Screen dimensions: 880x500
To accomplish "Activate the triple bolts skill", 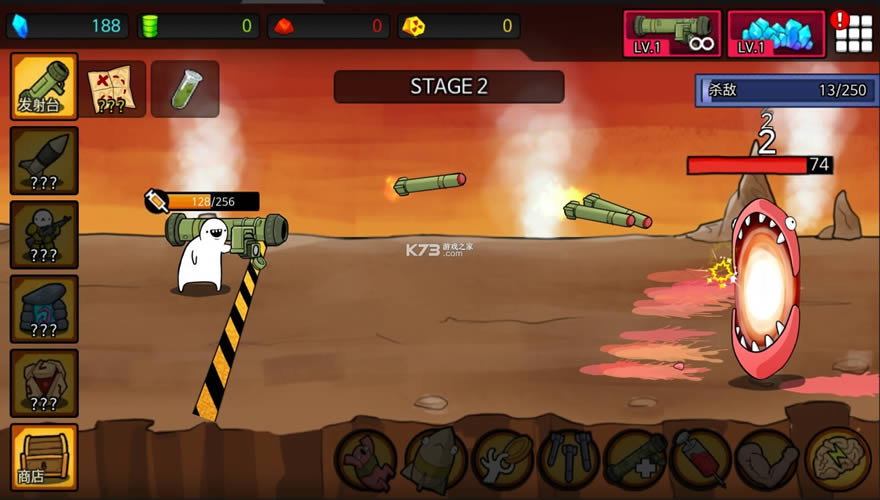I will click(568, 460).
